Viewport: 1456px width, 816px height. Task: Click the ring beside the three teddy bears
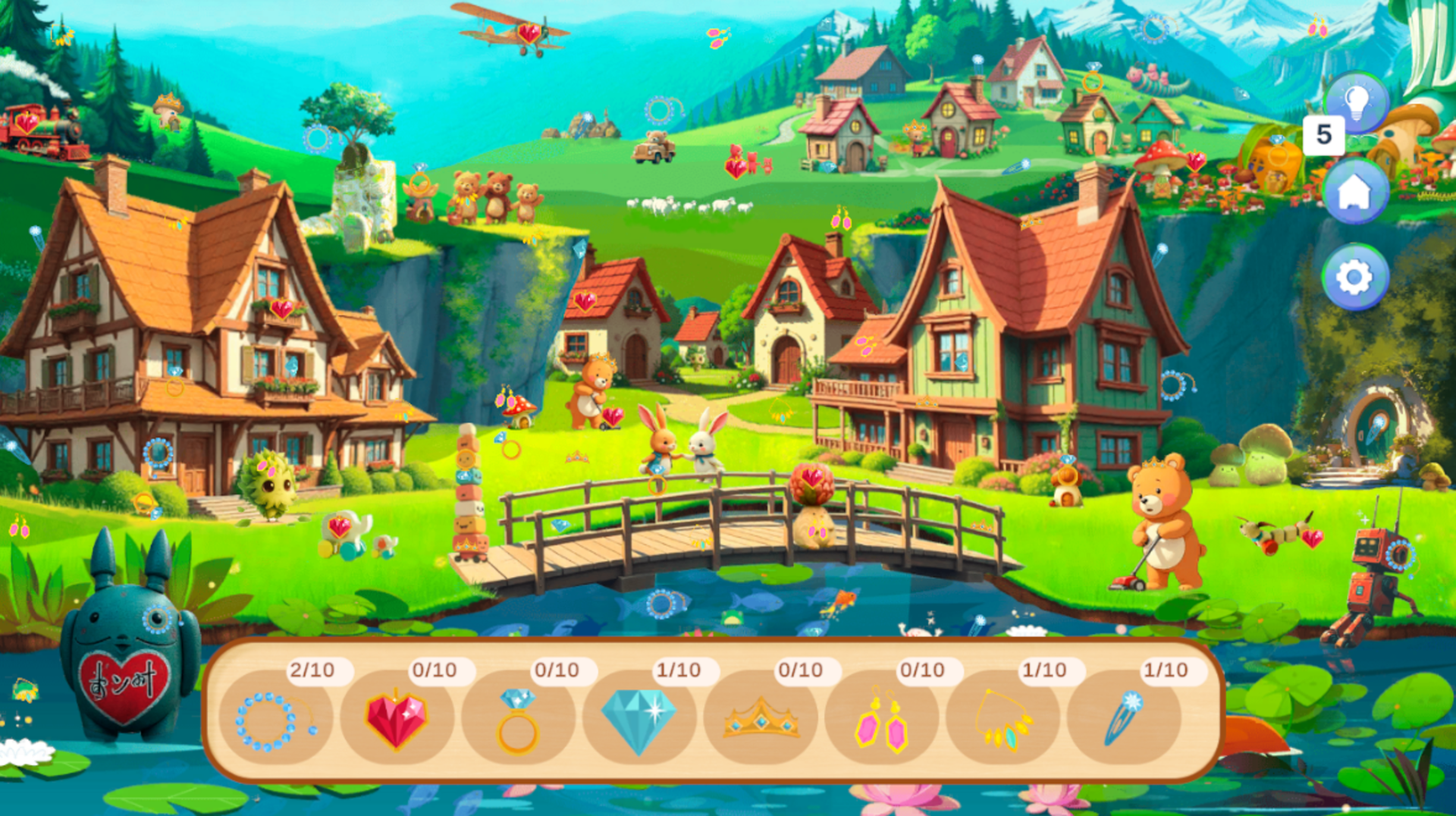pos(419,179)
